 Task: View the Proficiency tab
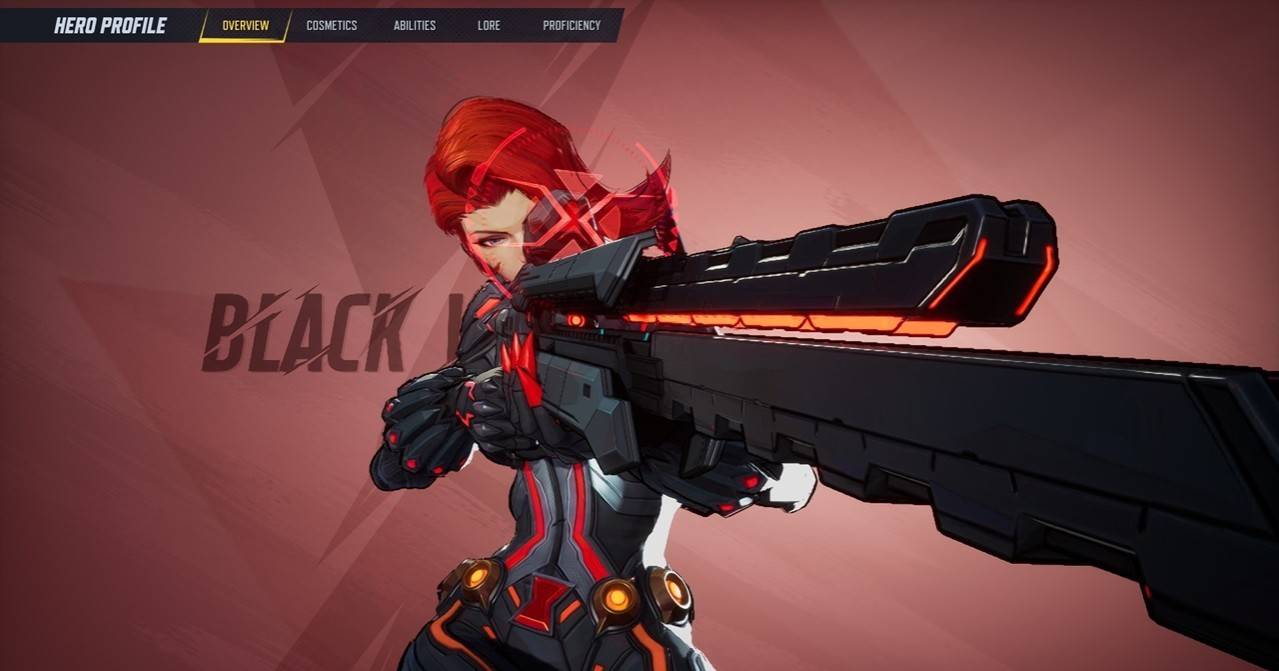[x=571, y=26]
